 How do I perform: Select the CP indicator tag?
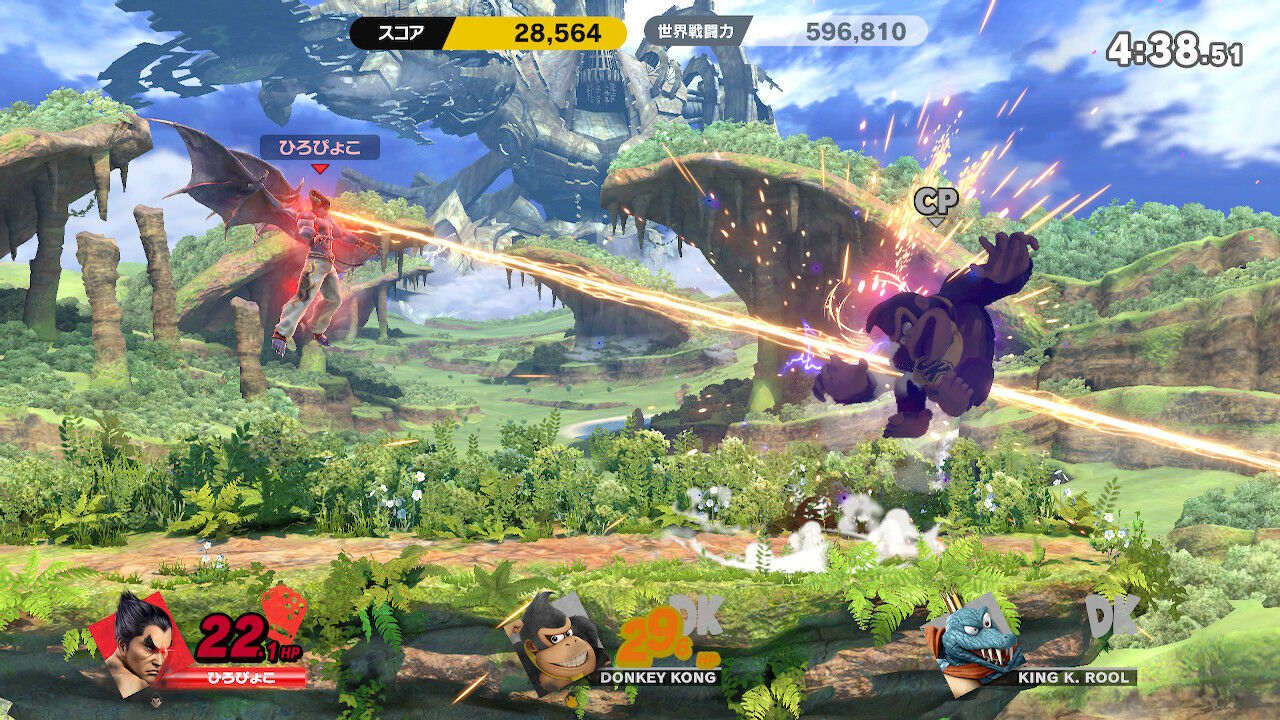point(936,202)
